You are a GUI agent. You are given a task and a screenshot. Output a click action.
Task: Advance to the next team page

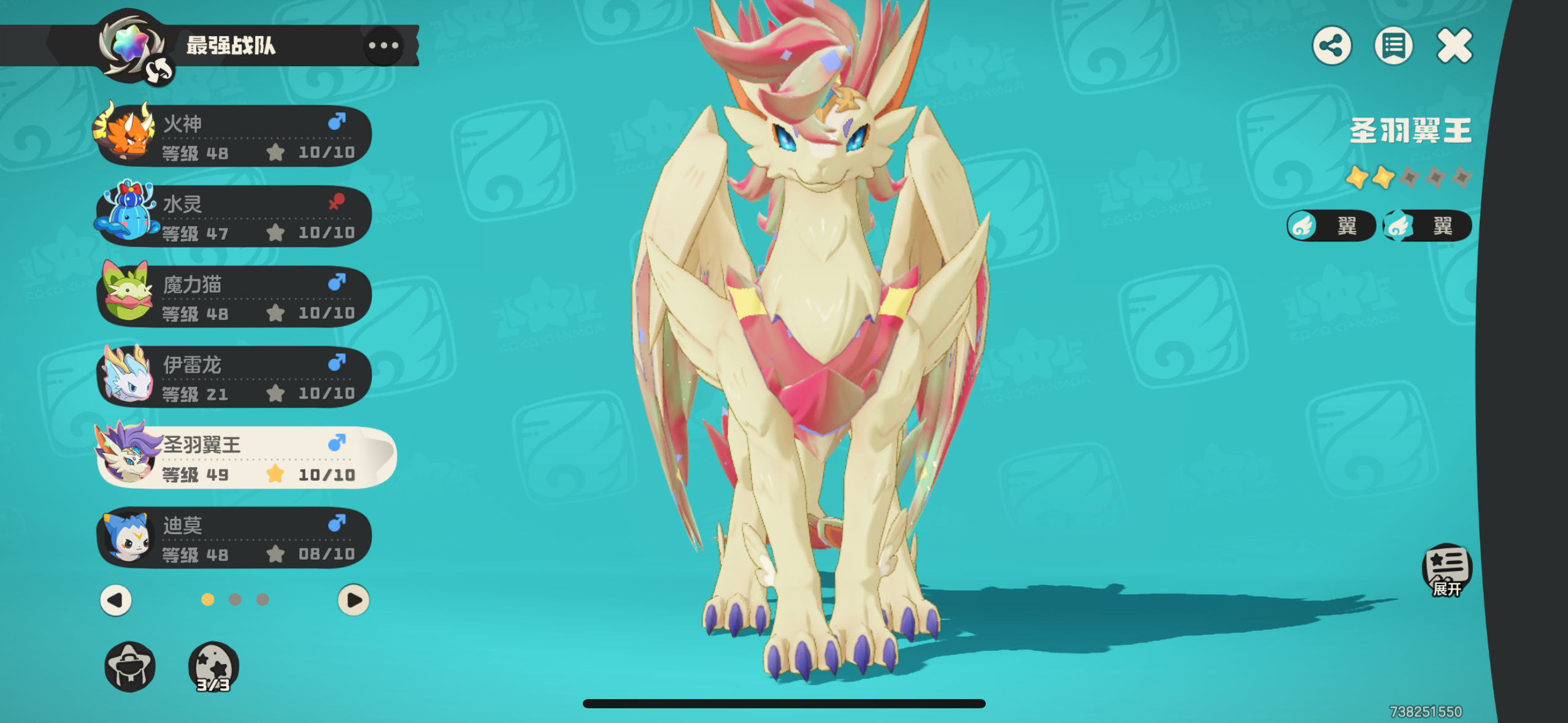point(353,600)
